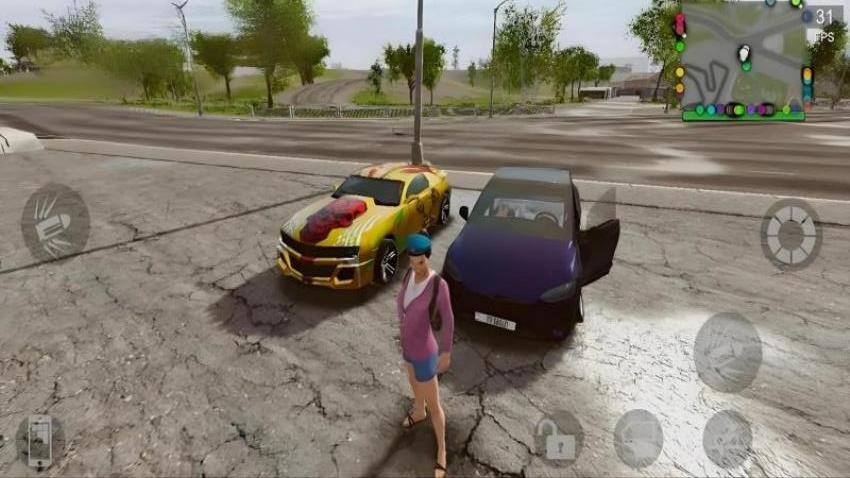Open the smartphone menu
Viewport: 850px width, 478px height.
click(40, 441)
